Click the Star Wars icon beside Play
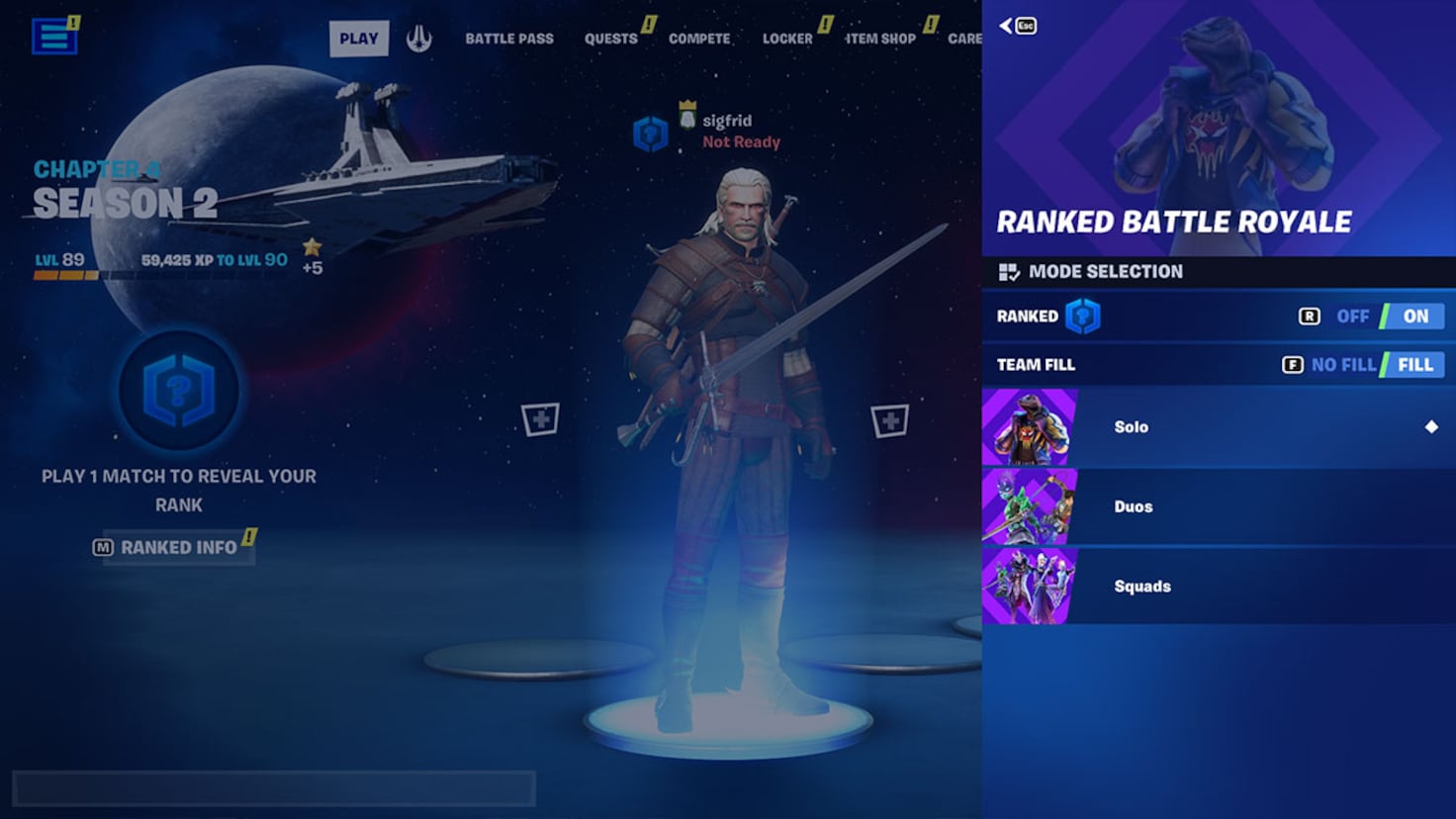 (420, 37)
